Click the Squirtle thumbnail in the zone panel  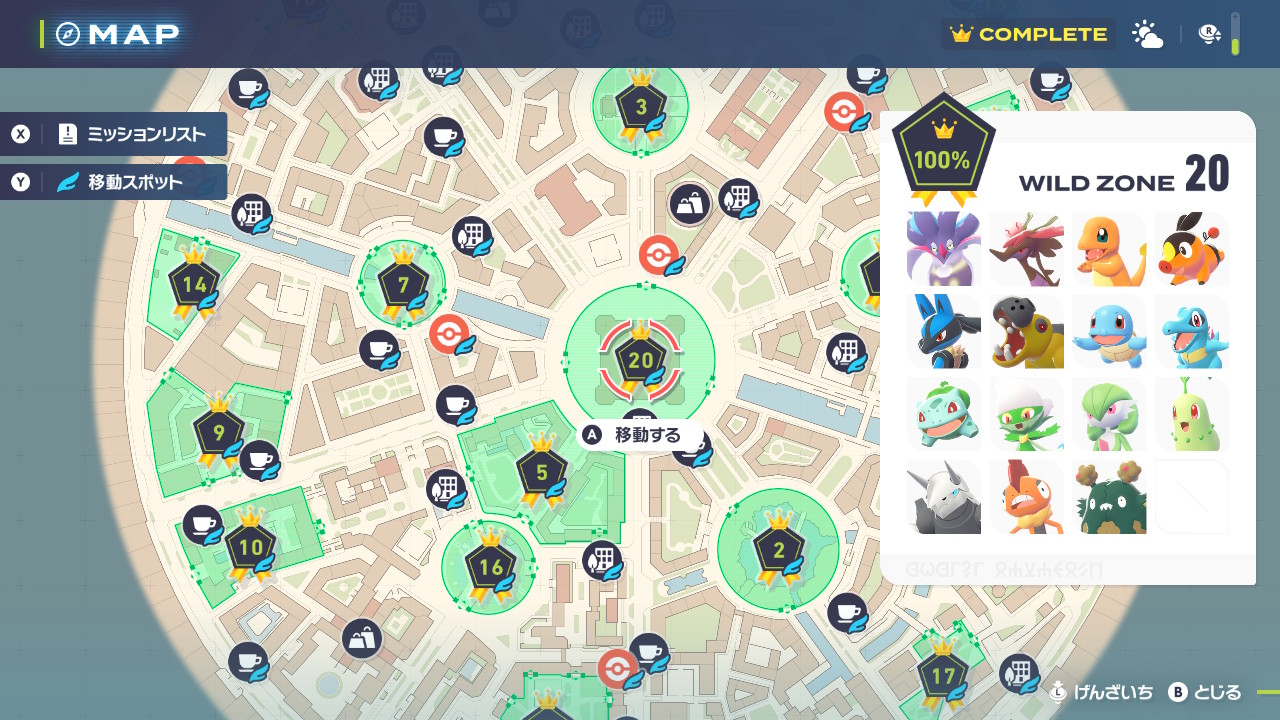pos(1108,331)
